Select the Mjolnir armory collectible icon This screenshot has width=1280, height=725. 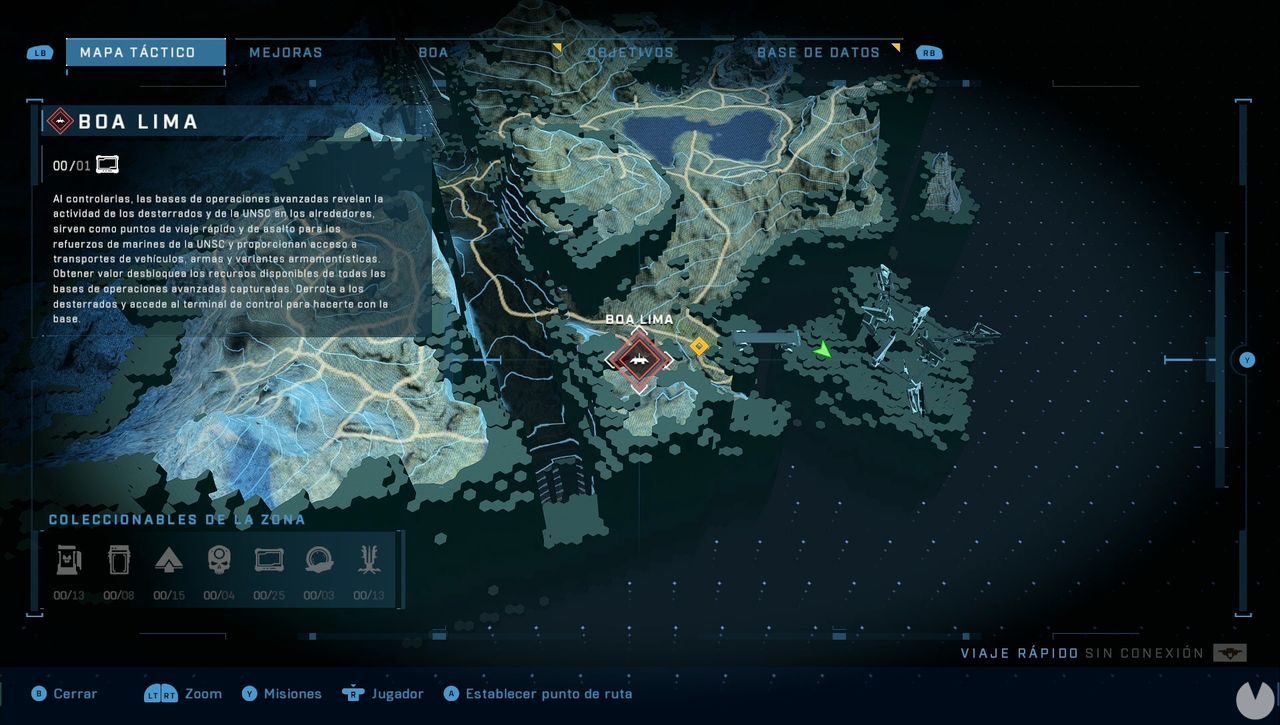[68, 558]
